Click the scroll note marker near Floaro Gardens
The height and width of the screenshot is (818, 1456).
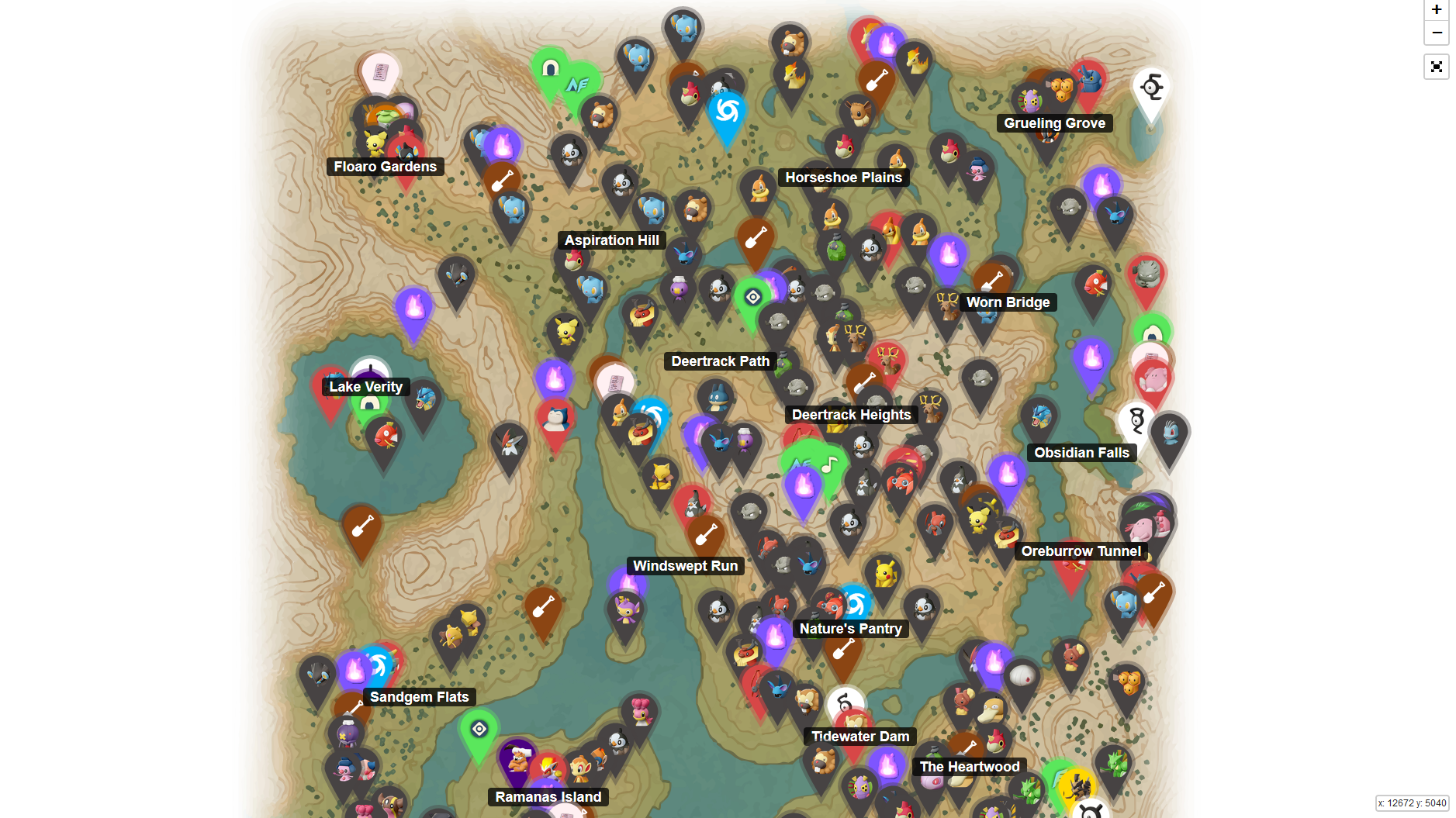click(x=380, y=71)
